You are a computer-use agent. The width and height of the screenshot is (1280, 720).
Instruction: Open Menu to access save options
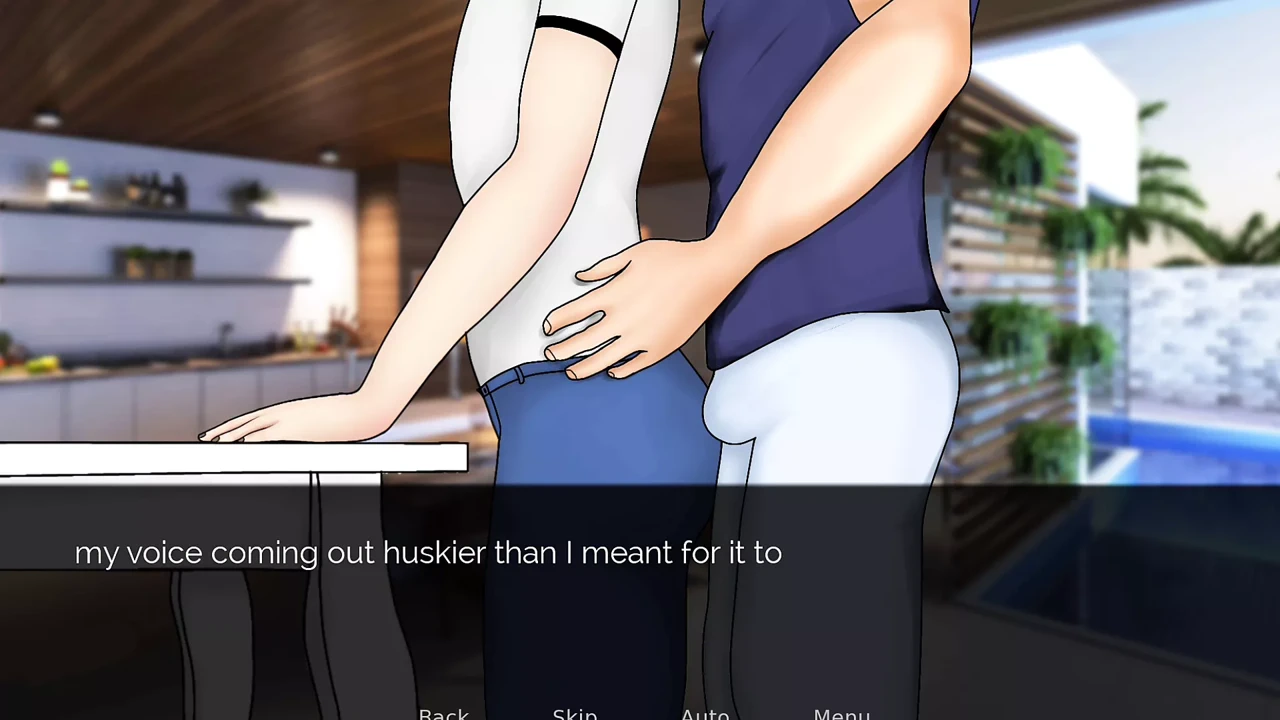[841, 712]
